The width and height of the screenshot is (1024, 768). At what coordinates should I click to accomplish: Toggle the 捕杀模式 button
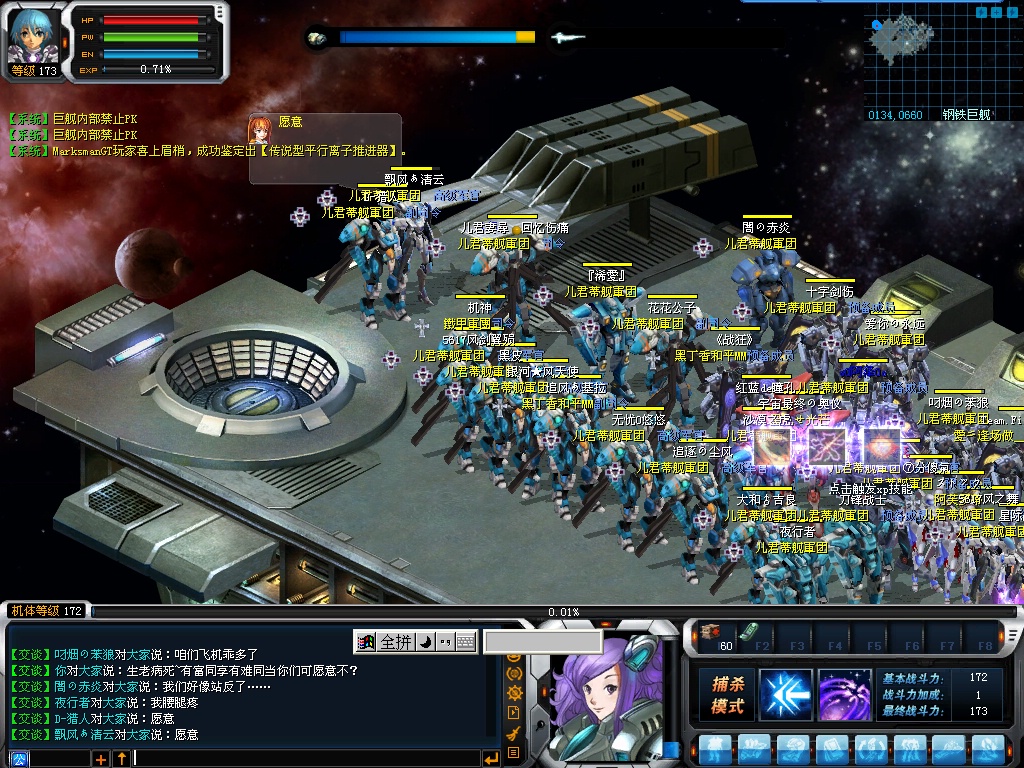pyautogui.click(x=727, y=695)
